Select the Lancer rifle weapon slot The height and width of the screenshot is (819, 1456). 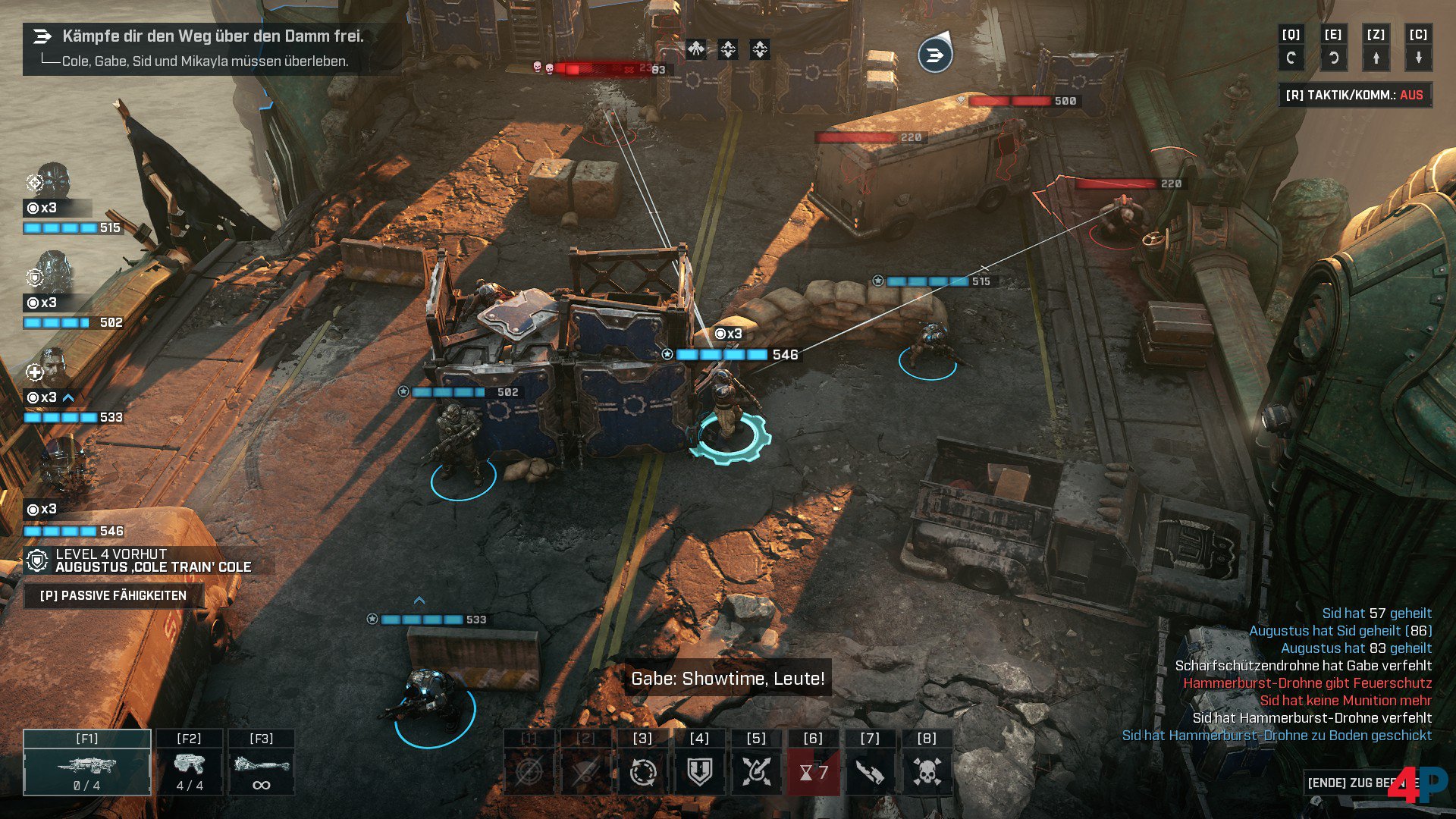click(87, 763)
